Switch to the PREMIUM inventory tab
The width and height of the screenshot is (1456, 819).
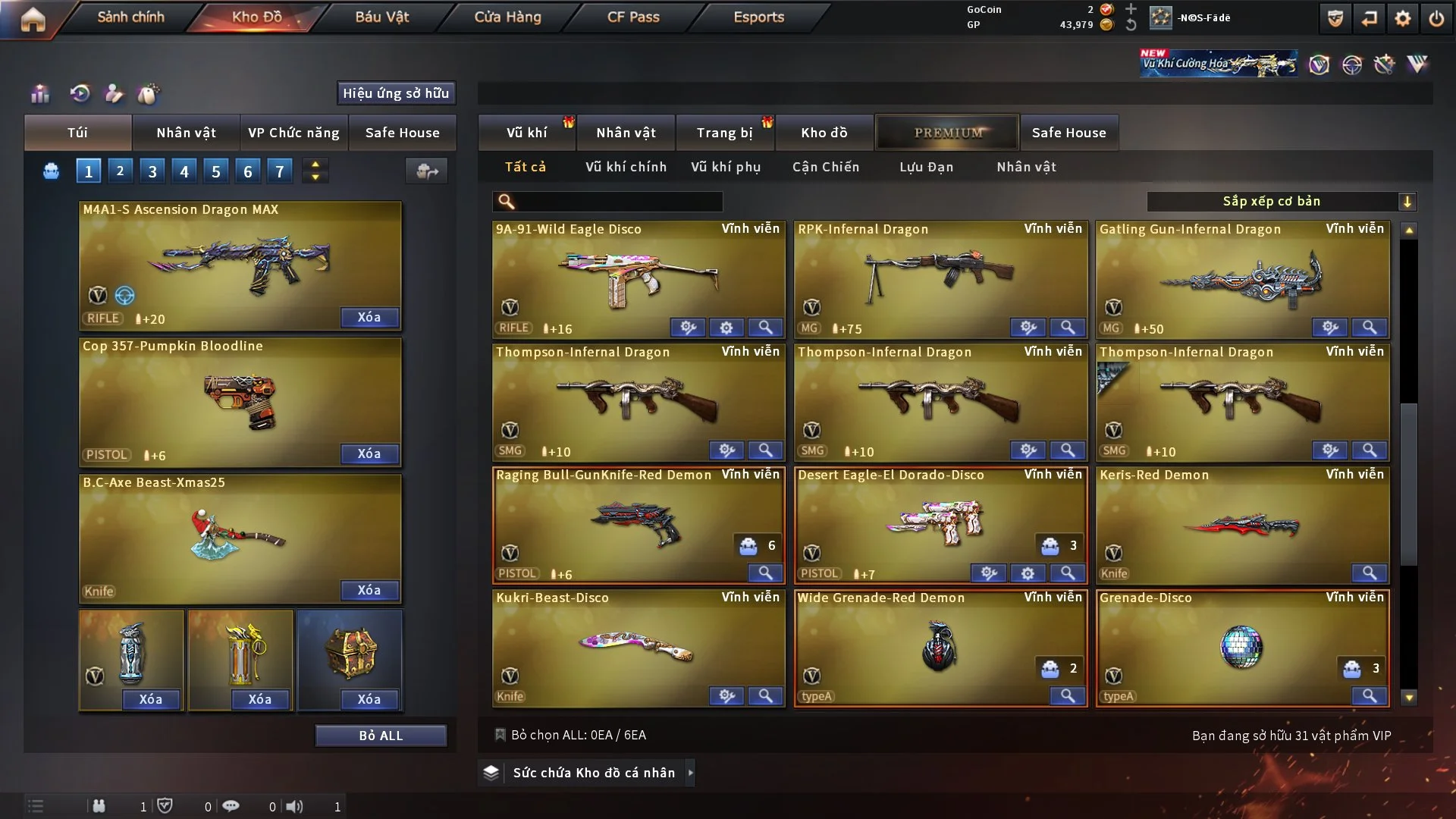tap(948, 133)
